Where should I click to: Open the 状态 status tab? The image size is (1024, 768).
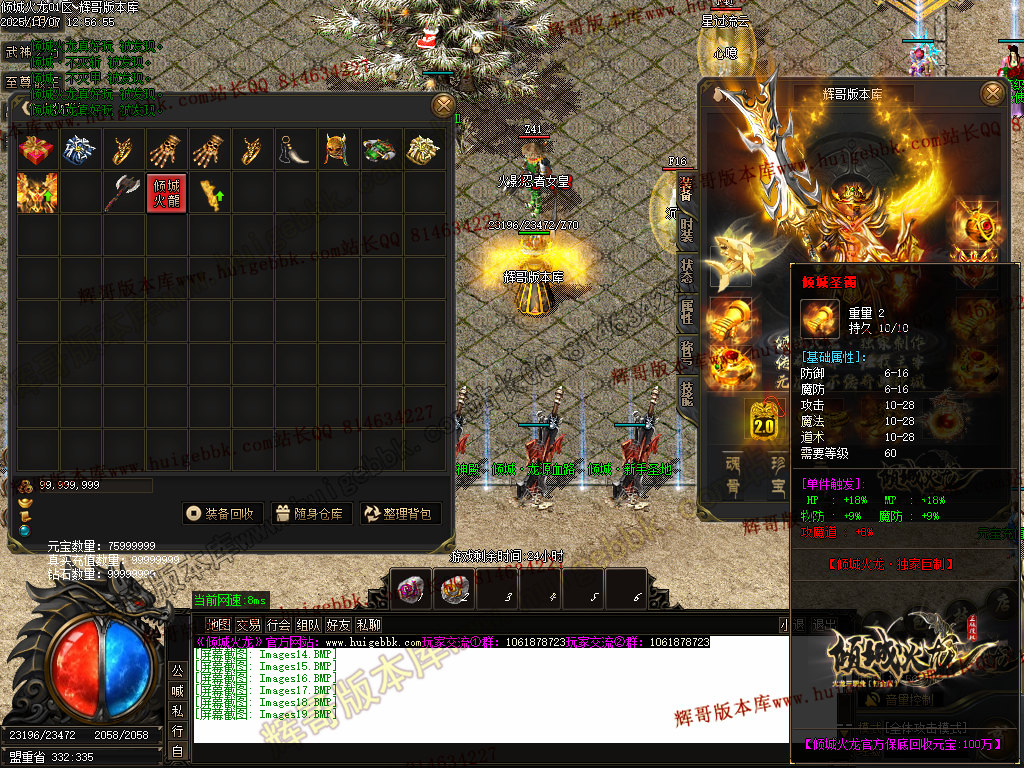(687, 273)
